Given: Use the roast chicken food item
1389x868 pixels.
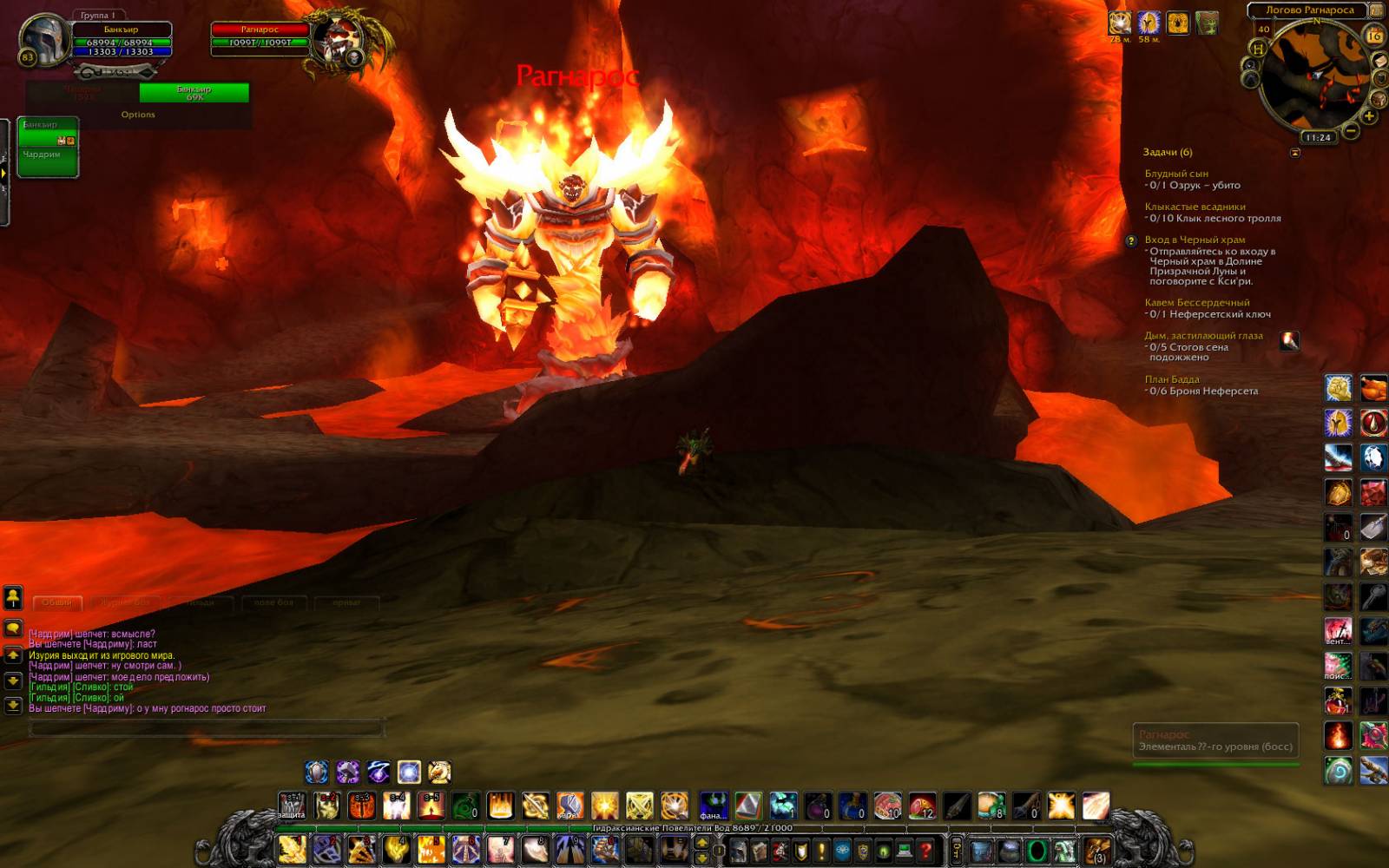Looking at the screenshot, I should click(x=1373, y=388).
